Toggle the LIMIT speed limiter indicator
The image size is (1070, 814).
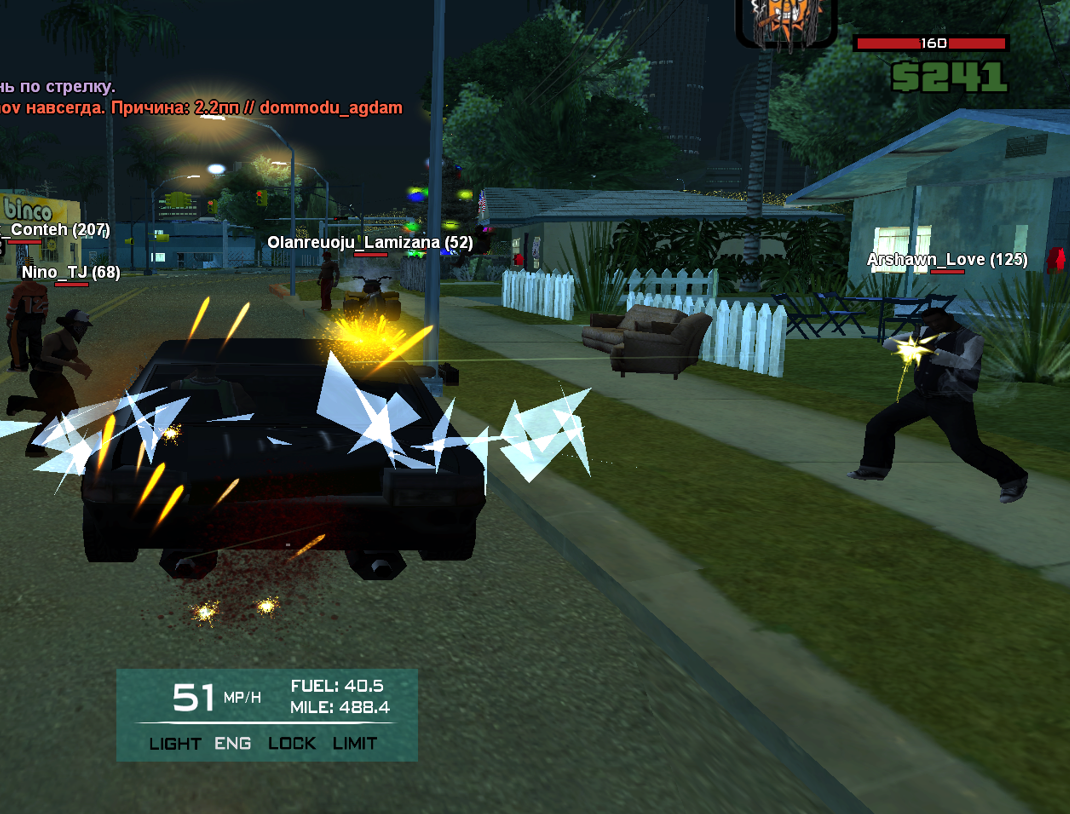click(x=354, y=743)
